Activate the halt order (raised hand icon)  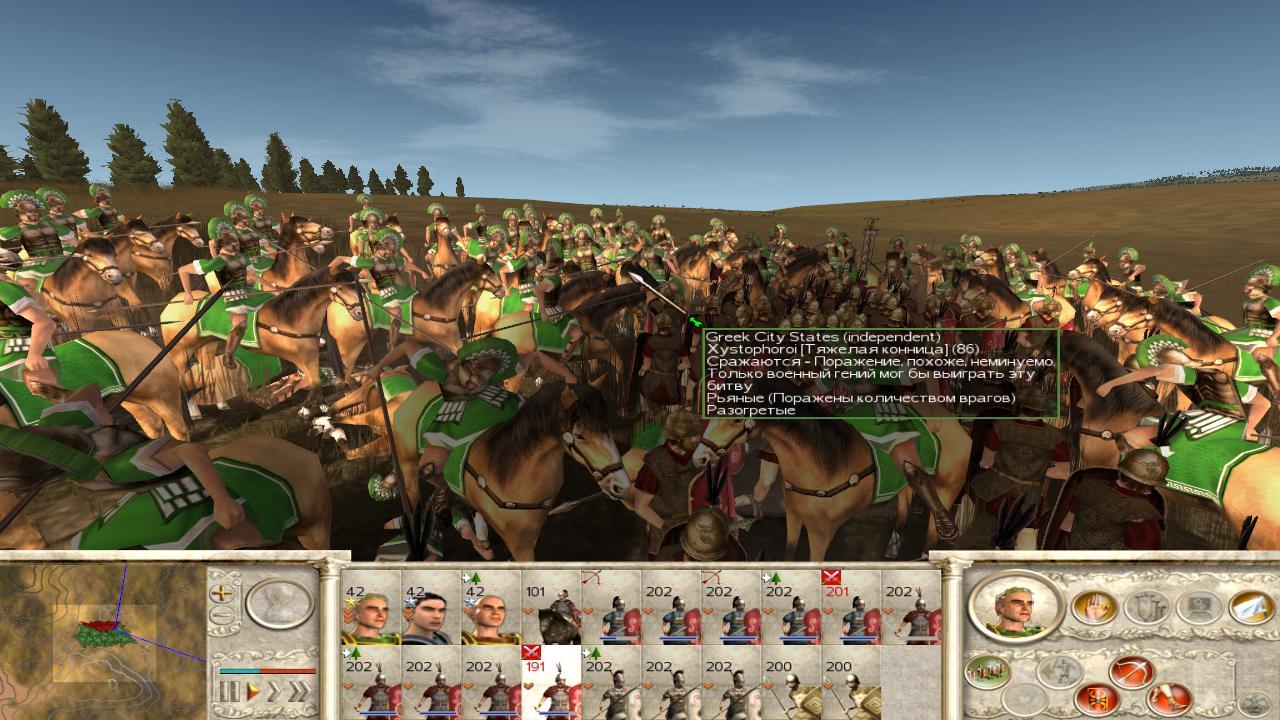[x=1094, y=607]
